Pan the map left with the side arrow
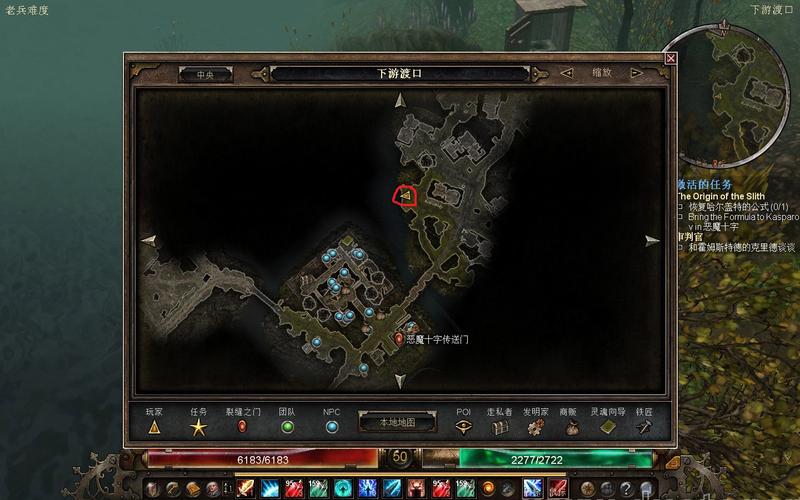The image size is (800, 500). pyautogui.click(x=149, y=240)
